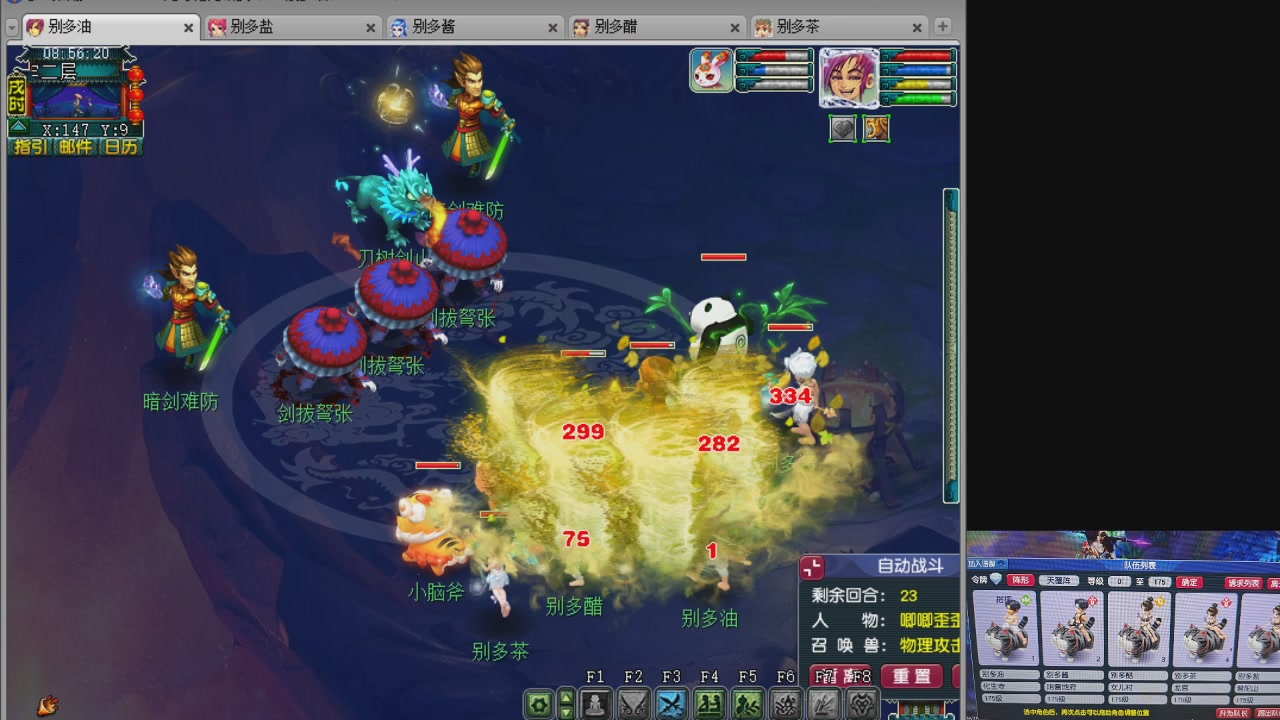The width and height of the screenshot is (1280, 720).
Task: Select the F8 beast-face skill icon
Action: [860, 705]
